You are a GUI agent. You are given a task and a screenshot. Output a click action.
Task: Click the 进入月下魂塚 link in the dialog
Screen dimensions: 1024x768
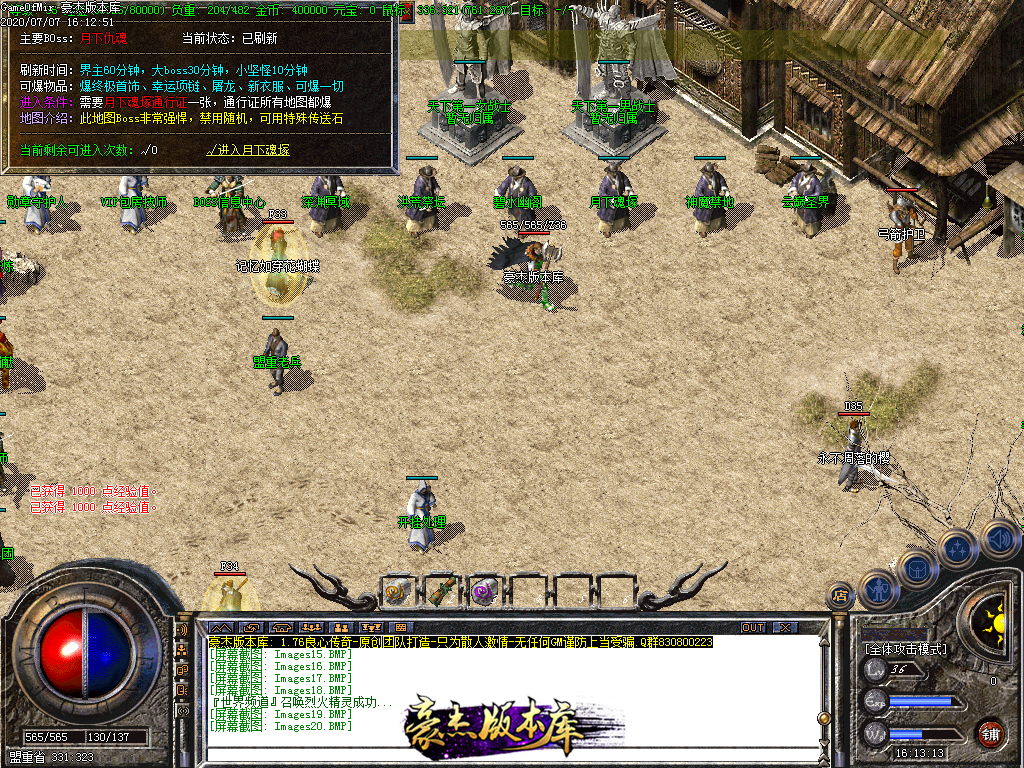point(248,151)
